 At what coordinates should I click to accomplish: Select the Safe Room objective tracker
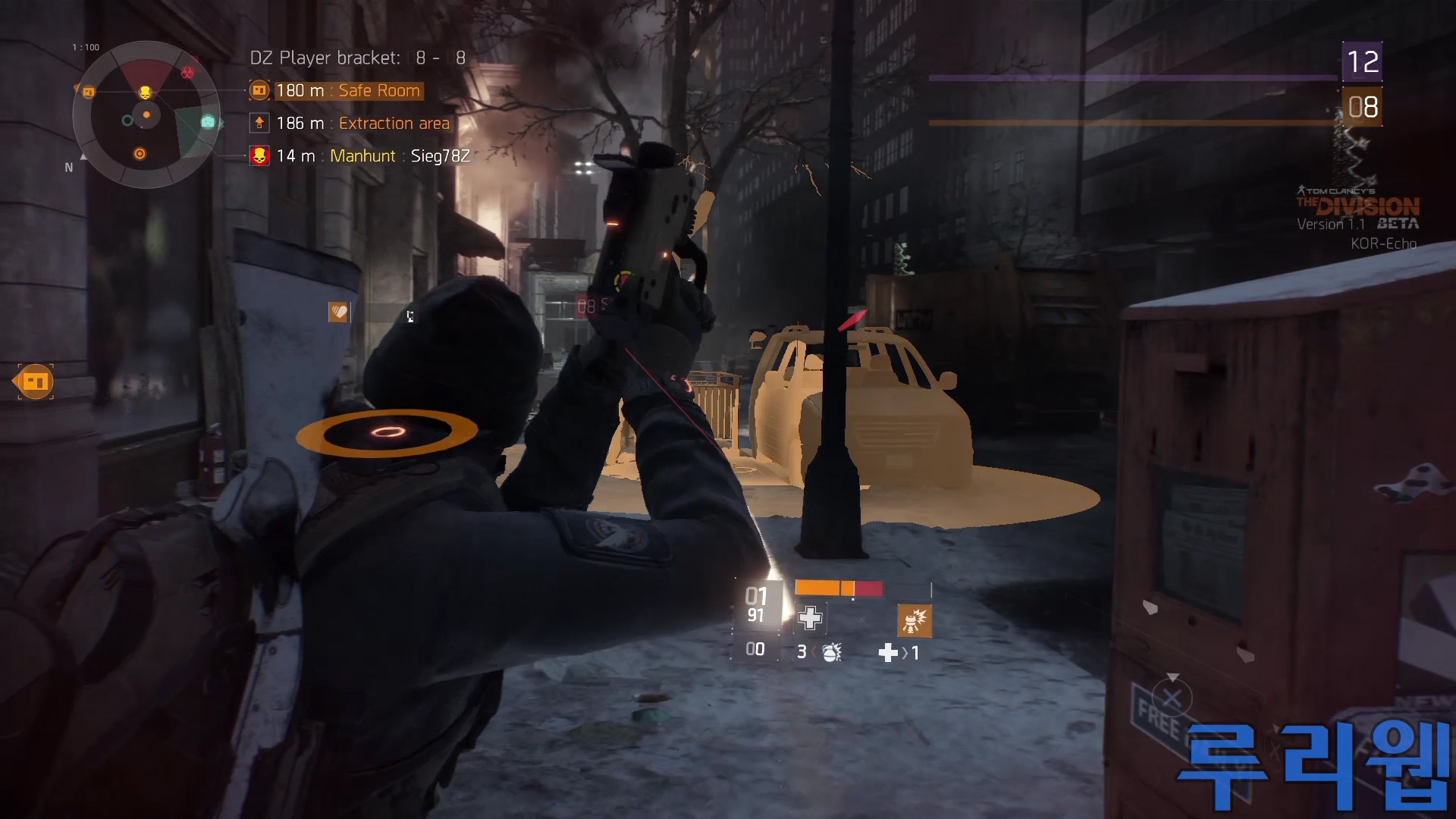[x=347, y=91]
